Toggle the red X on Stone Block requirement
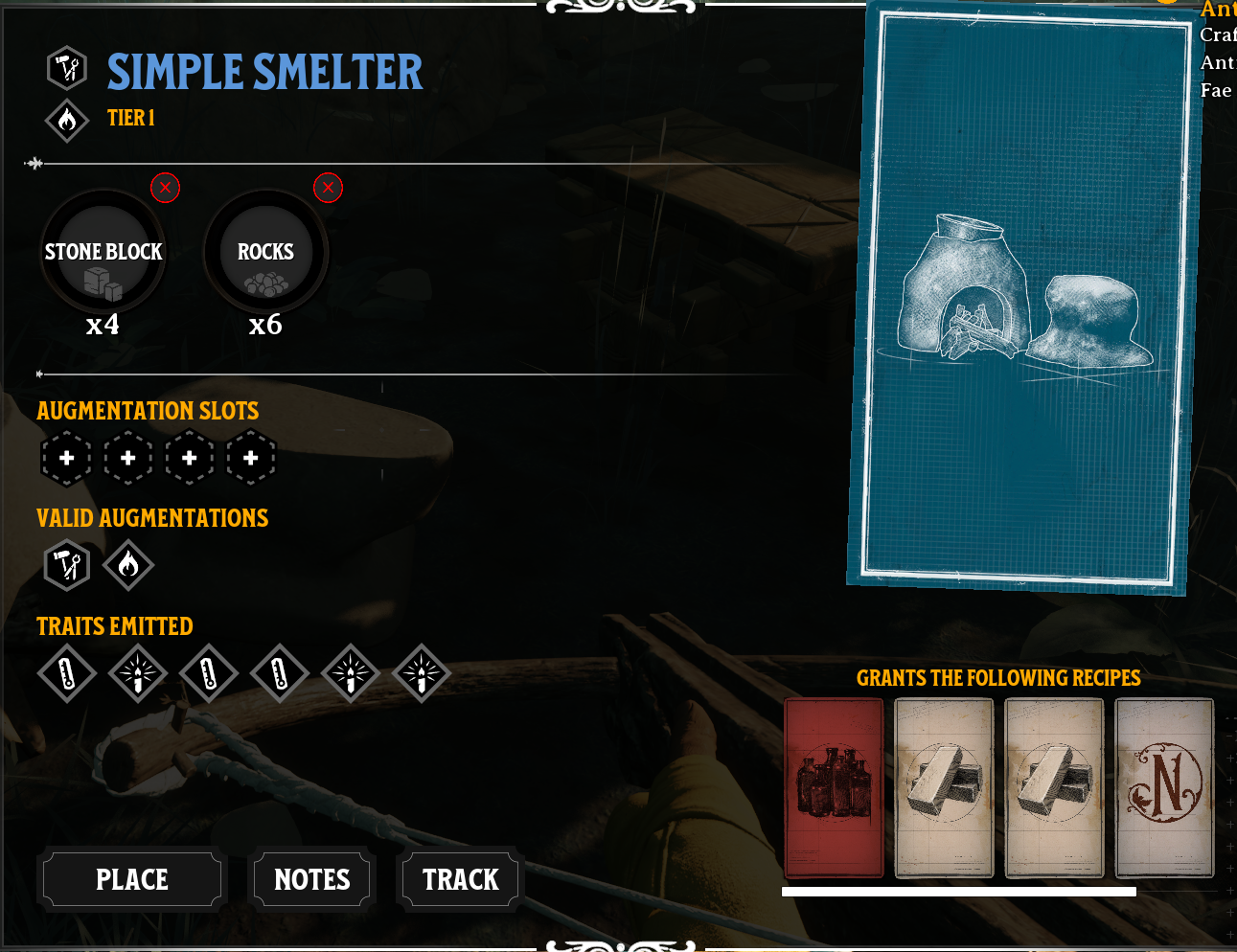 tap(164, 188)
